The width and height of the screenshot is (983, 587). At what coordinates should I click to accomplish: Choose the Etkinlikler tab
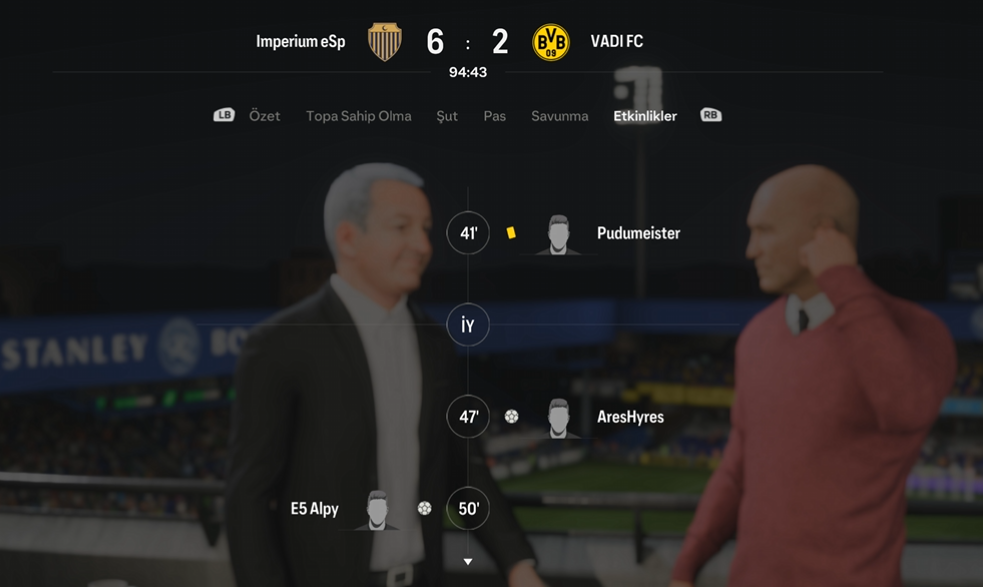click(645, 116)
